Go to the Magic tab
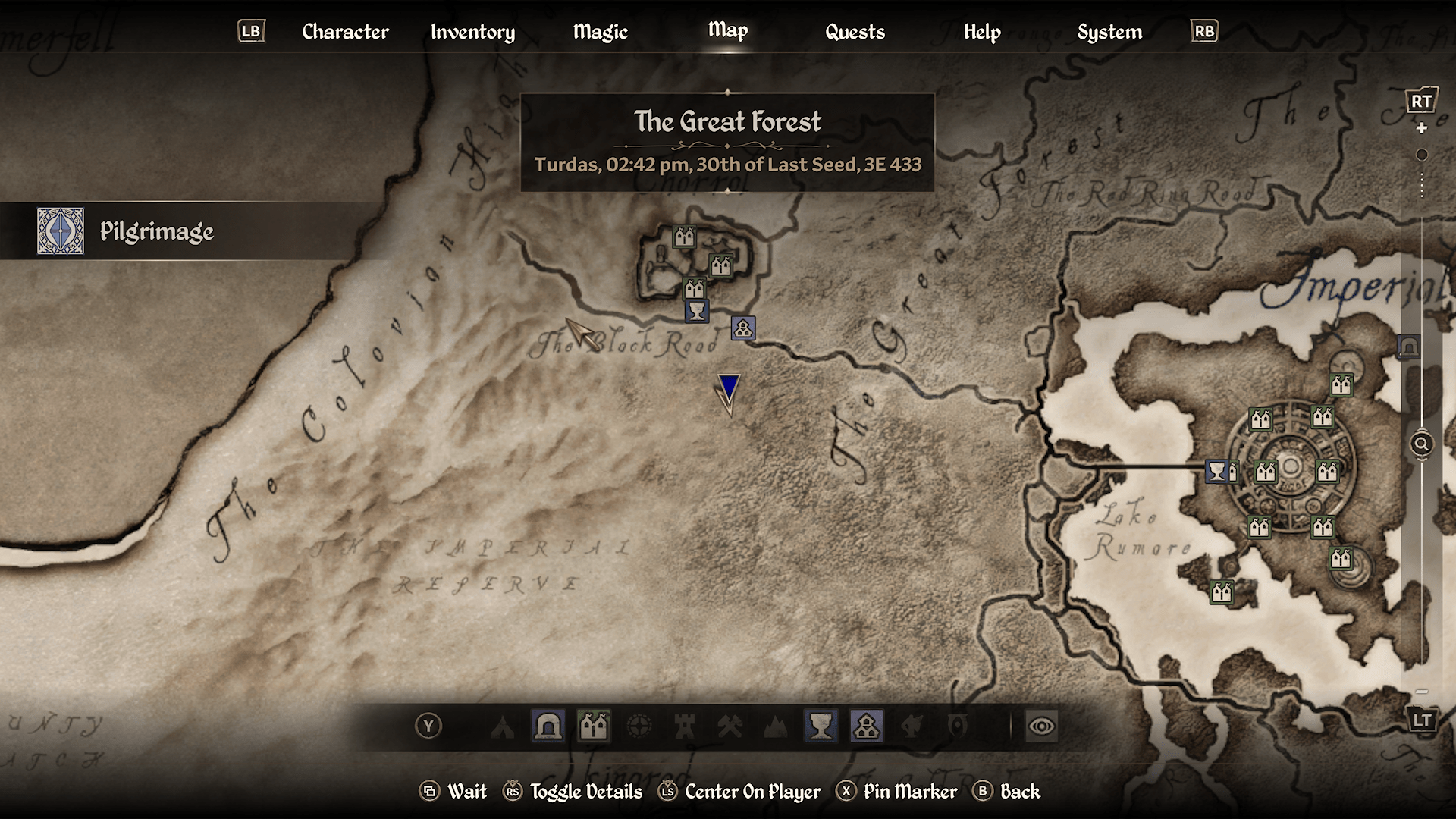Screen dimensions: 1456x819 point(600,32)
